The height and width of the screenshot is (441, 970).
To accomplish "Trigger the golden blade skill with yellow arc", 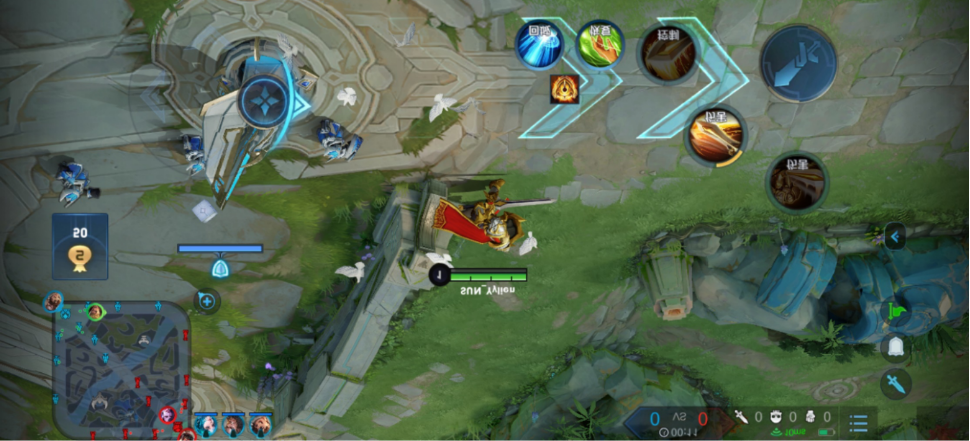I will pyautogui.click(x=716, y=135).
